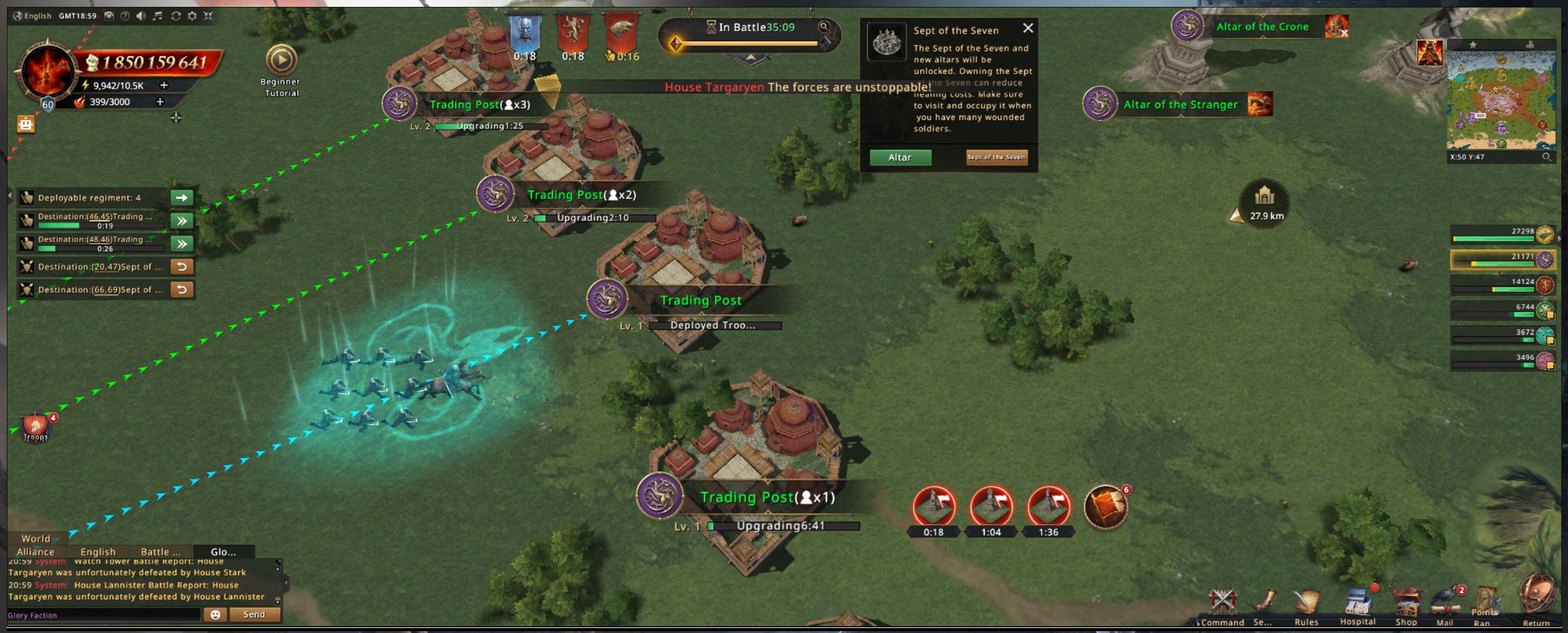Screen dimensions: 1568x633
Task: Open the Troops panel icon
Action: click(x=36, y=427)
